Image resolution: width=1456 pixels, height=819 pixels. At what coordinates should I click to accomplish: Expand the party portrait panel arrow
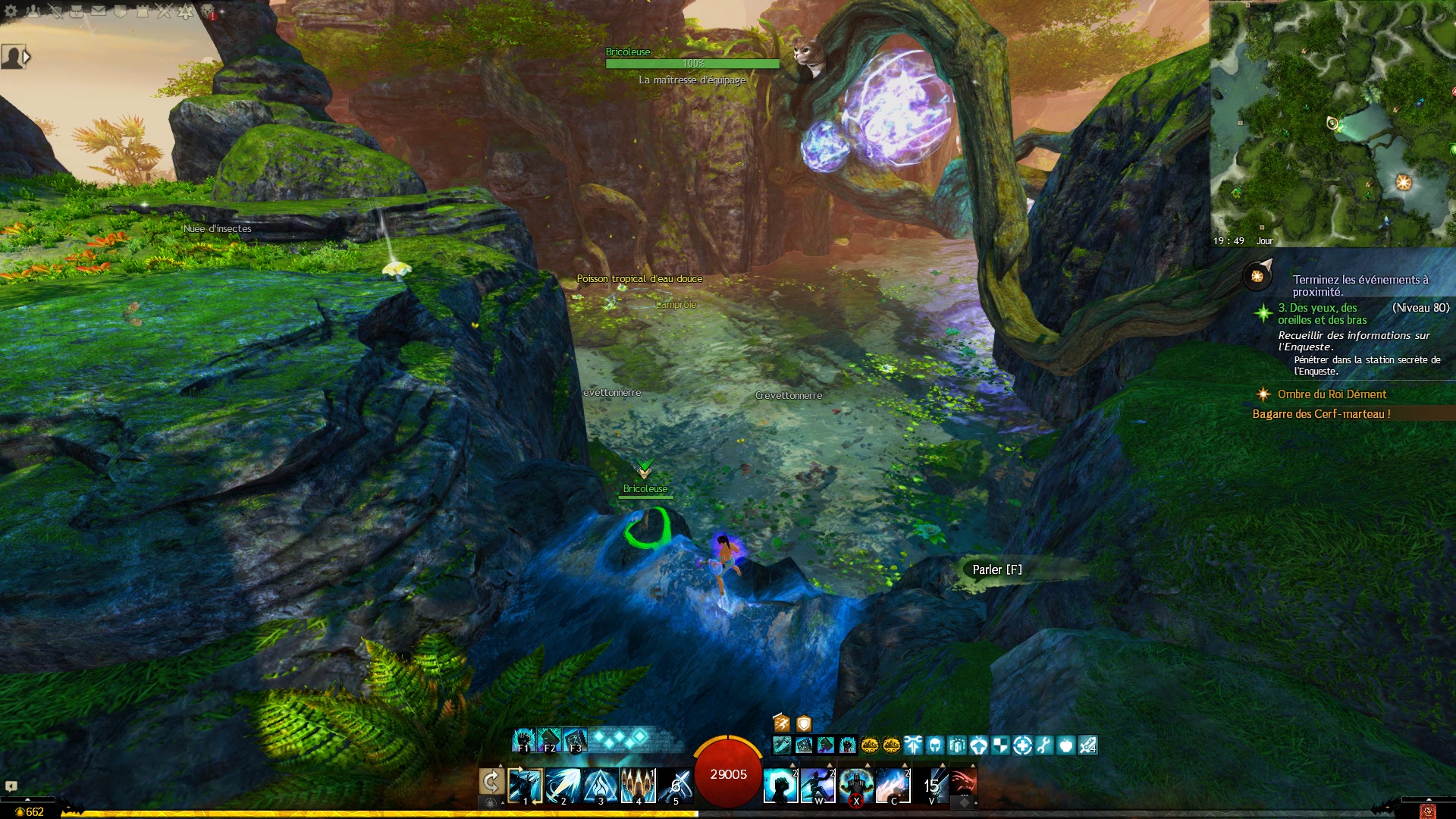(x=27, y=57)
